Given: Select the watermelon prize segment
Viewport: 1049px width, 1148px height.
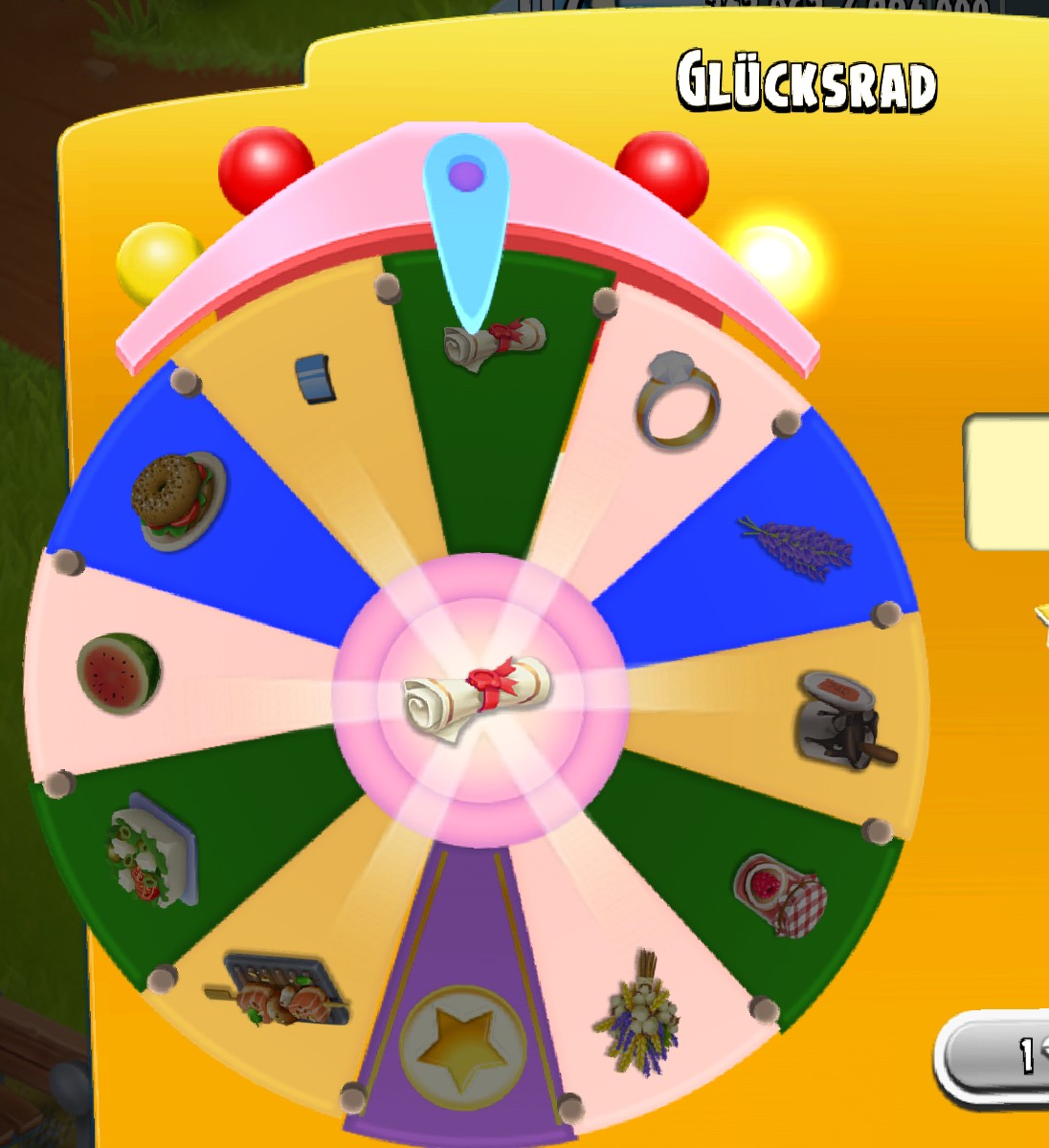Looking at the screenshot, I should pyautogui.click(x=119, y=673).
